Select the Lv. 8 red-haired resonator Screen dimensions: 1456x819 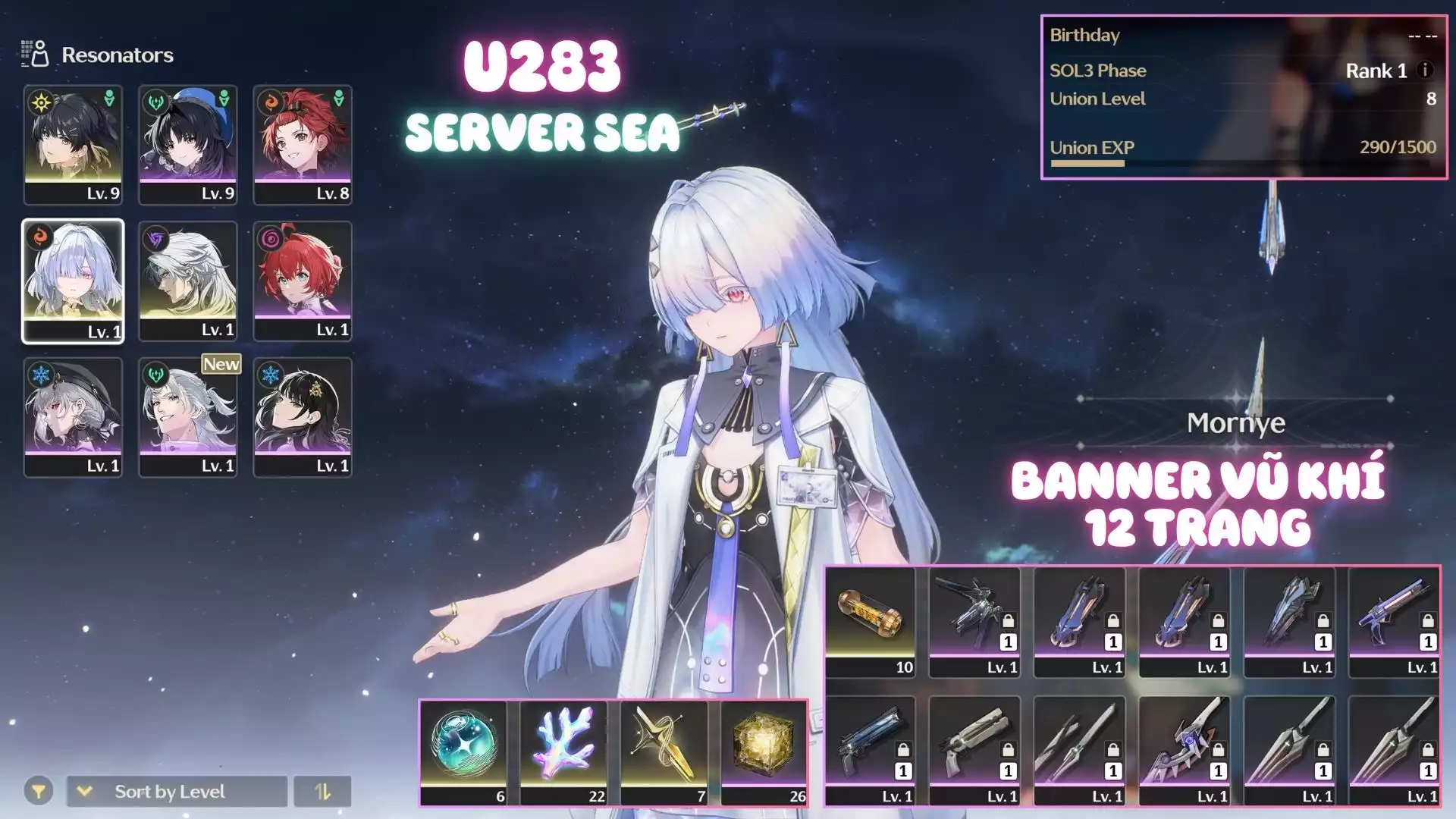tap(303, 144)
